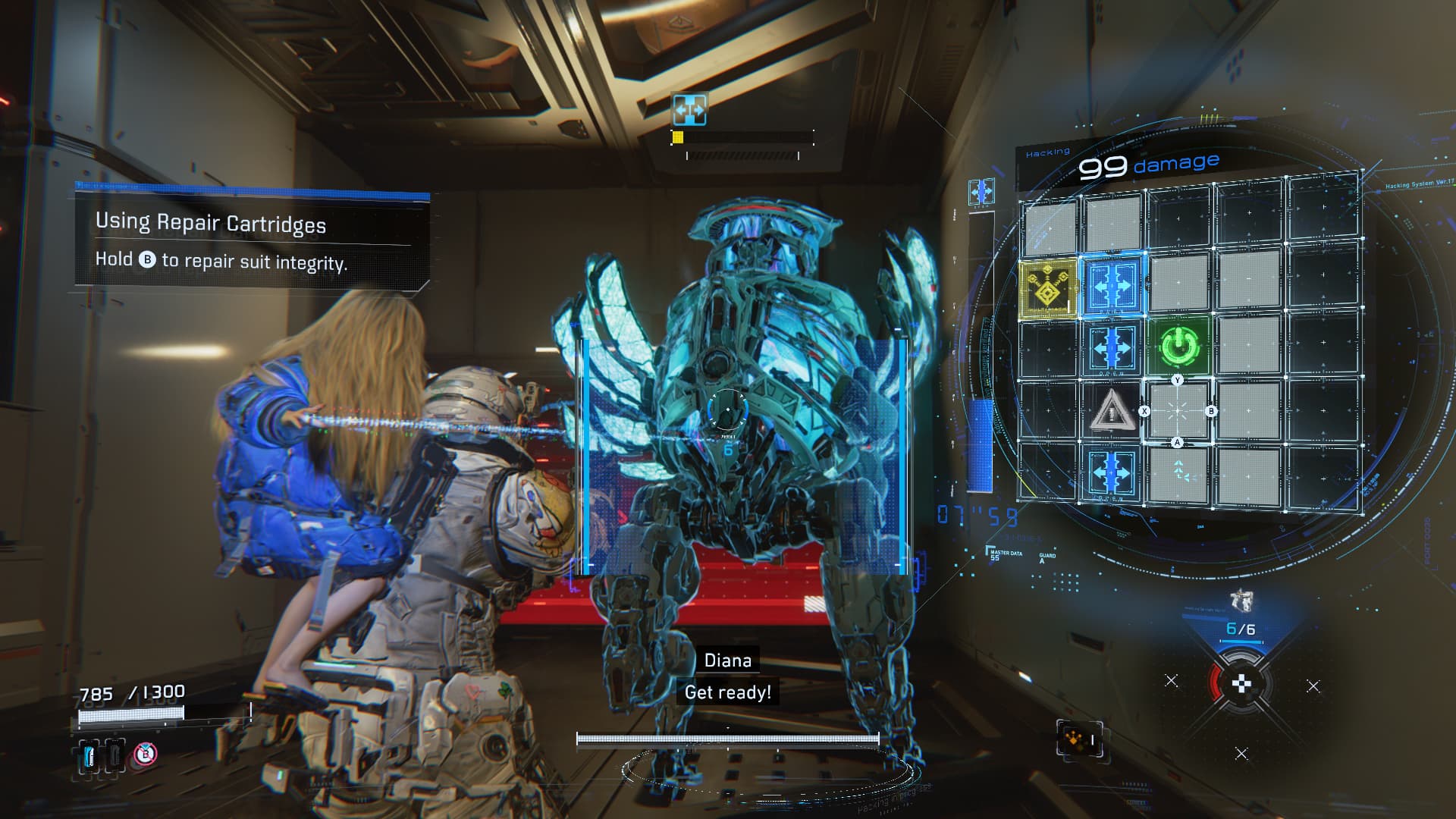This screenshot has height=819, width=1456.
Task: Choose the yellow diamond node tile
Action: tap(1047, 287)
